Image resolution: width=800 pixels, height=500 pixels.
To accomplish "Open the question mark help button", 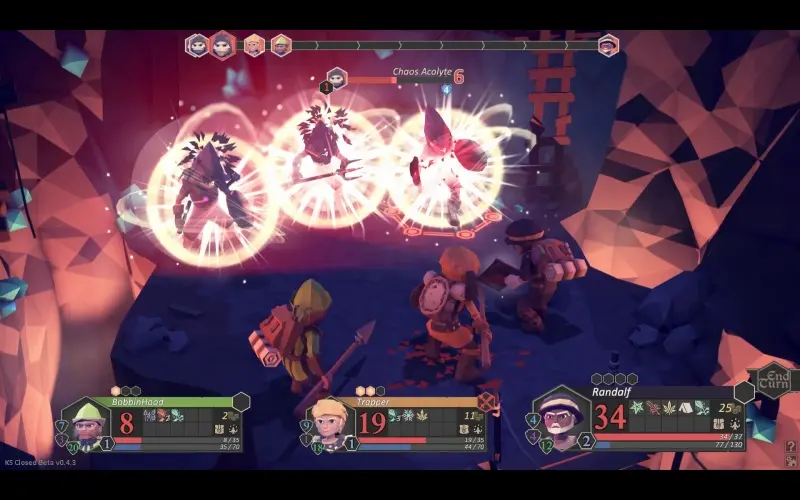I will [790, 447].
